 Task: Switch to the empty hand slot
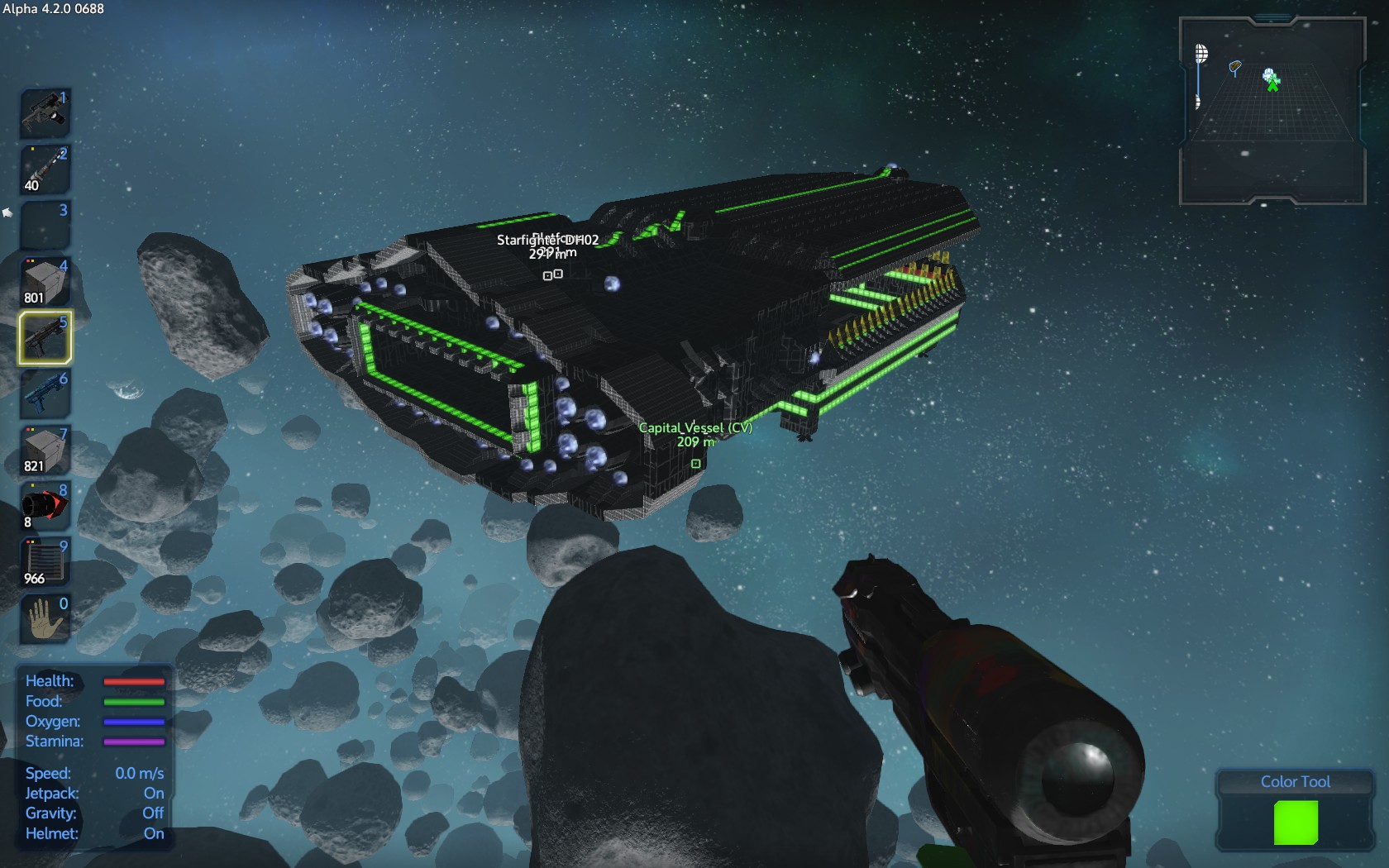pos(45,618)
